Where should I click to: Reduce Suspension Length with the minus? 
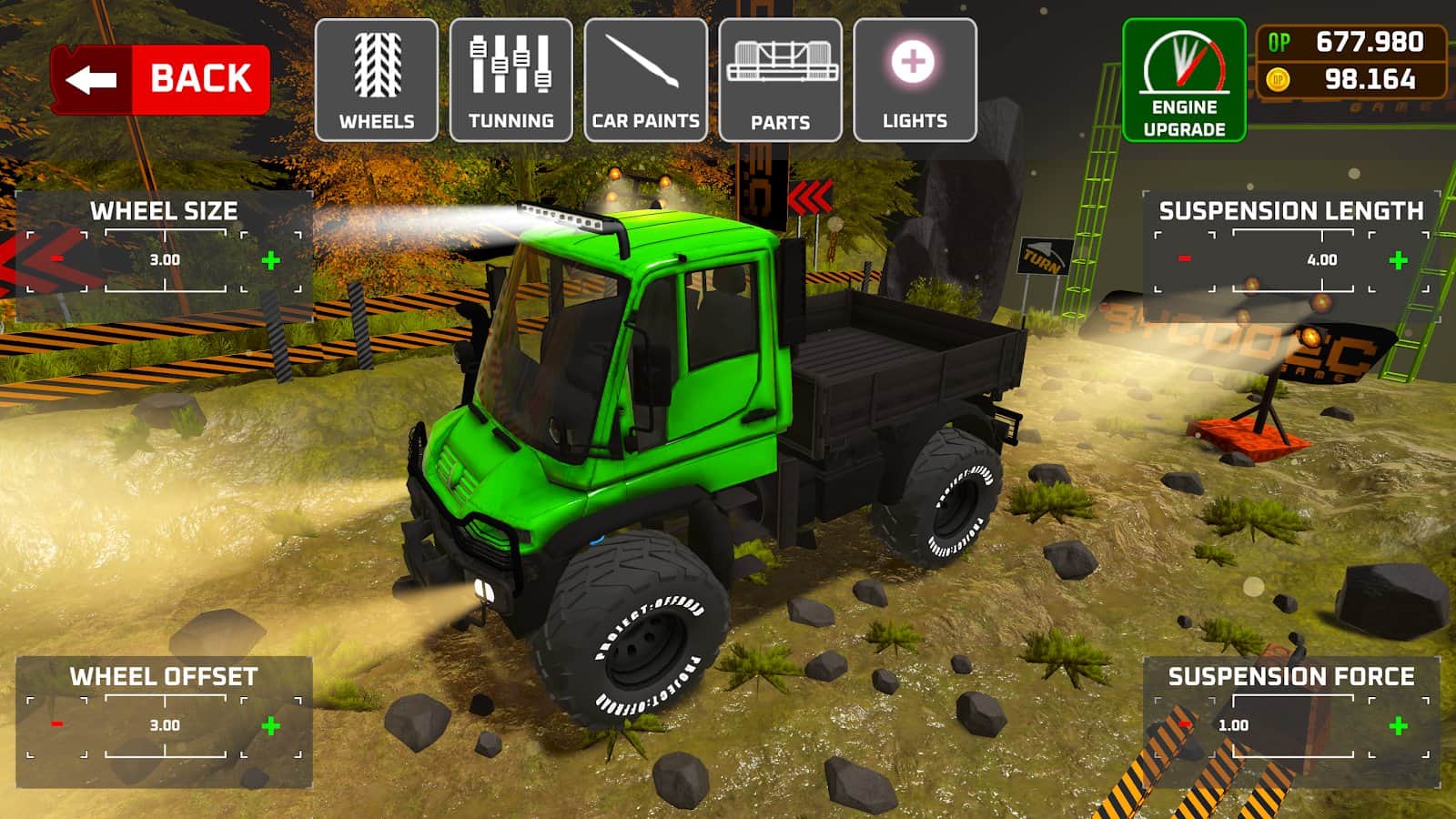pyautogui.click(x=1184, y=259)
